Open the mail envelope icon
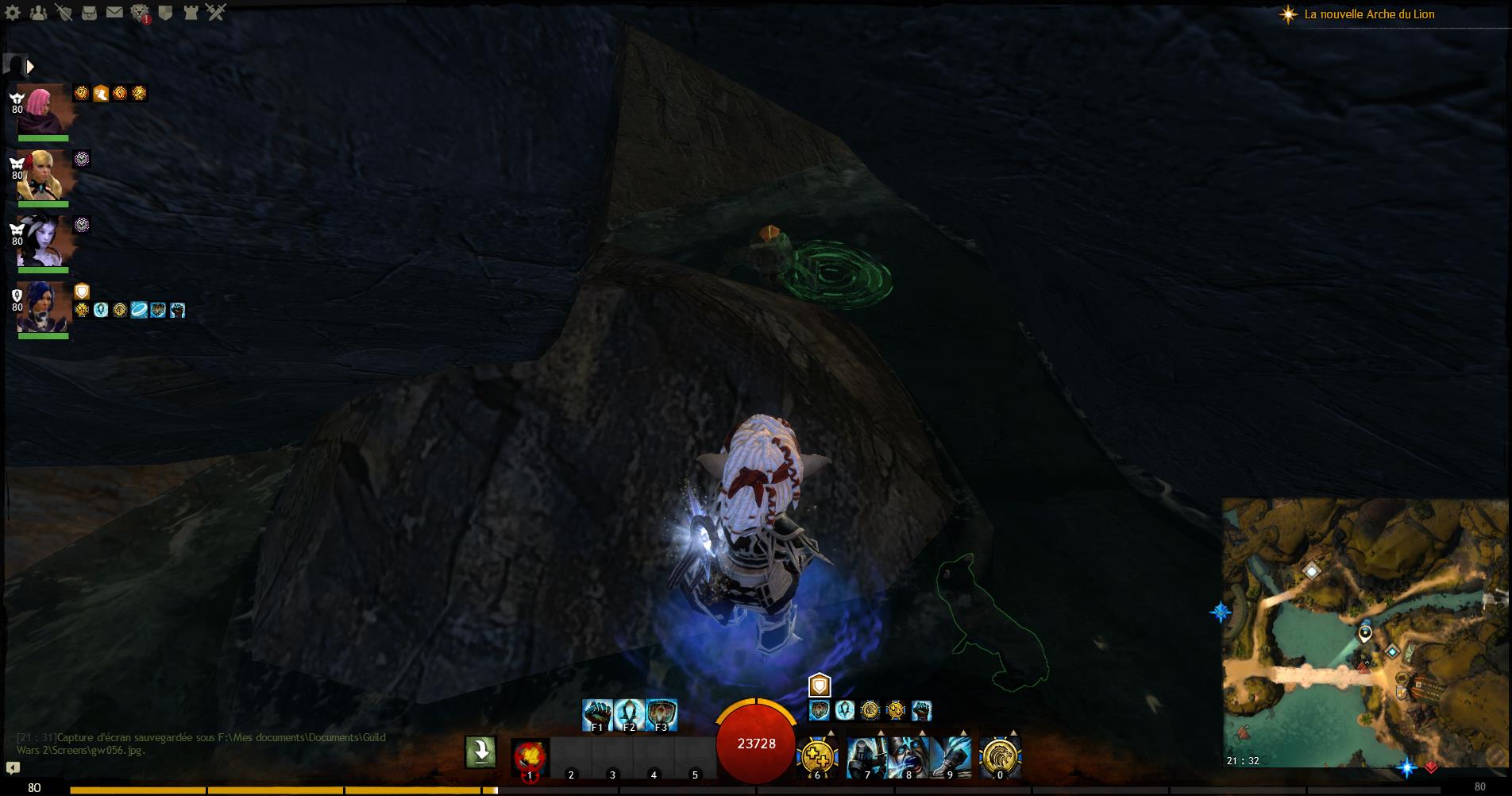The width and height of the screenshot is (1512, 796). pos(114,12)
